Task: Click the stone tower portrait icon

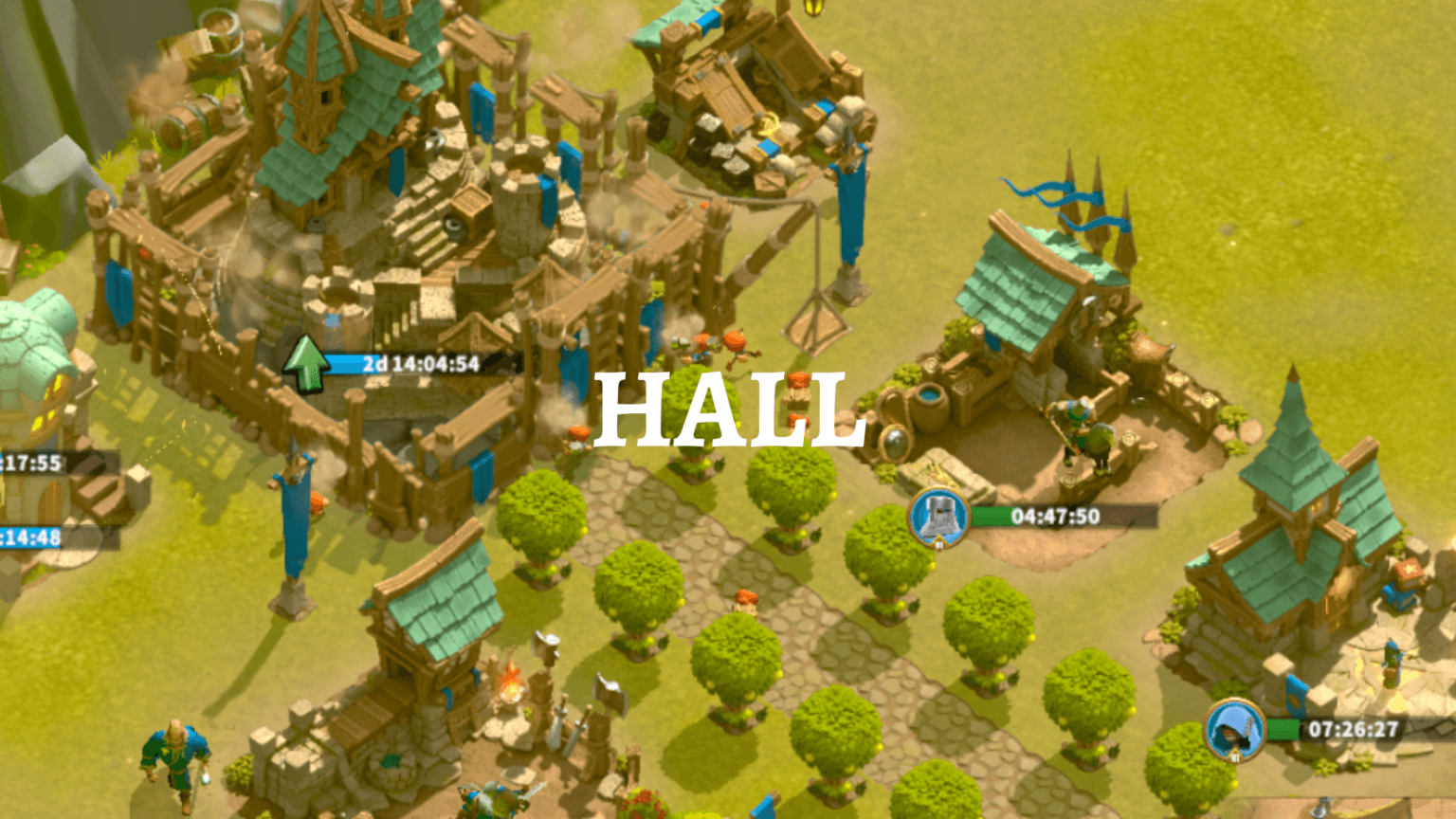Action: (937, 518)
